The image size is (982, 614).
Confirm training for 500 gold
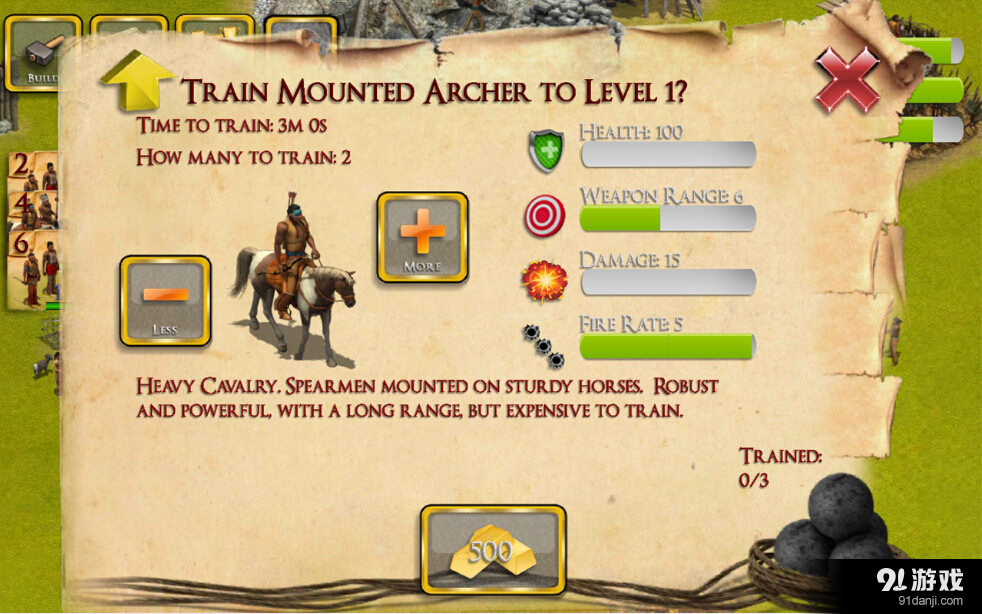point(492,549)
